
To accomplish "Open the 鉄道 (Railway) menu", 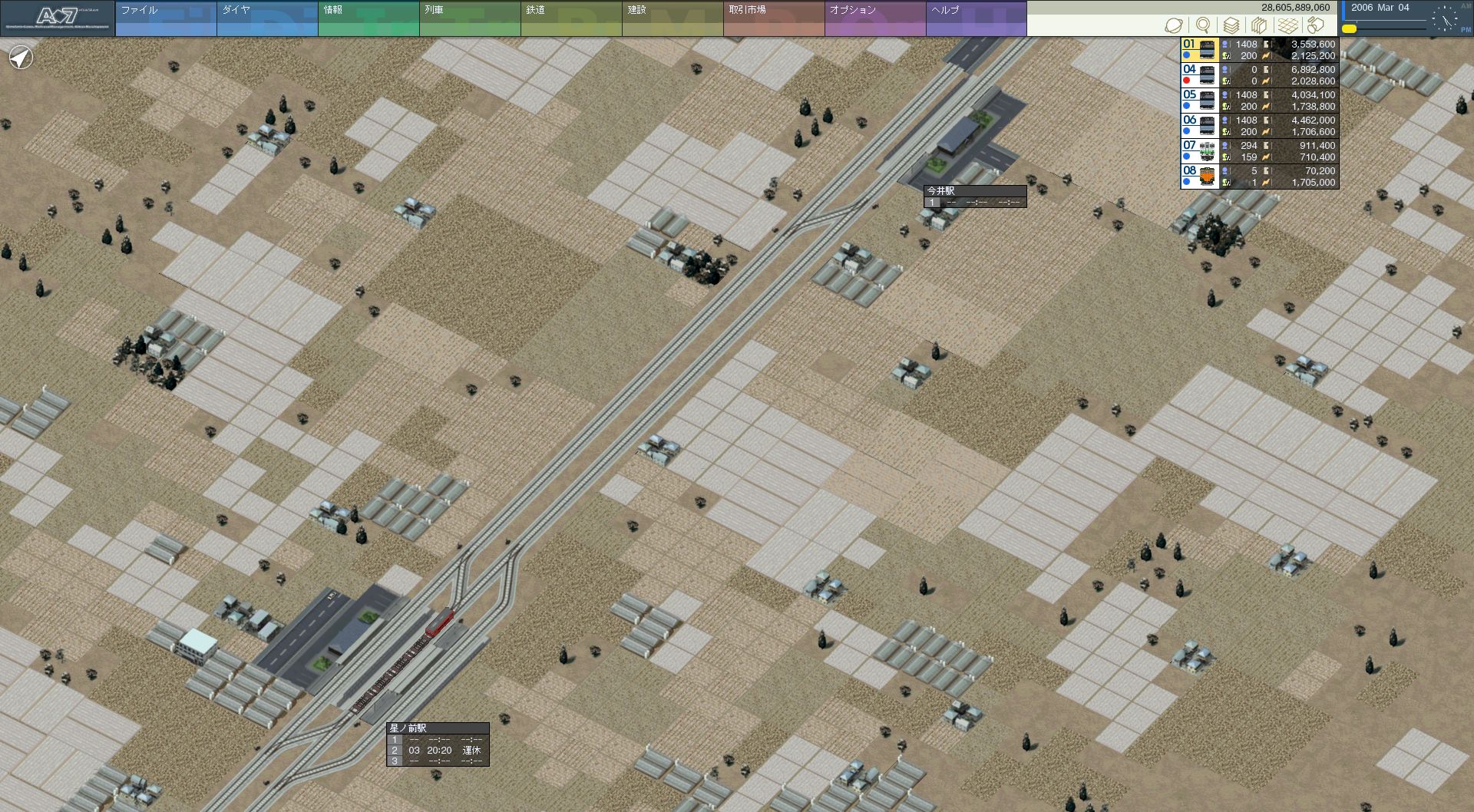I will point(571,18).
